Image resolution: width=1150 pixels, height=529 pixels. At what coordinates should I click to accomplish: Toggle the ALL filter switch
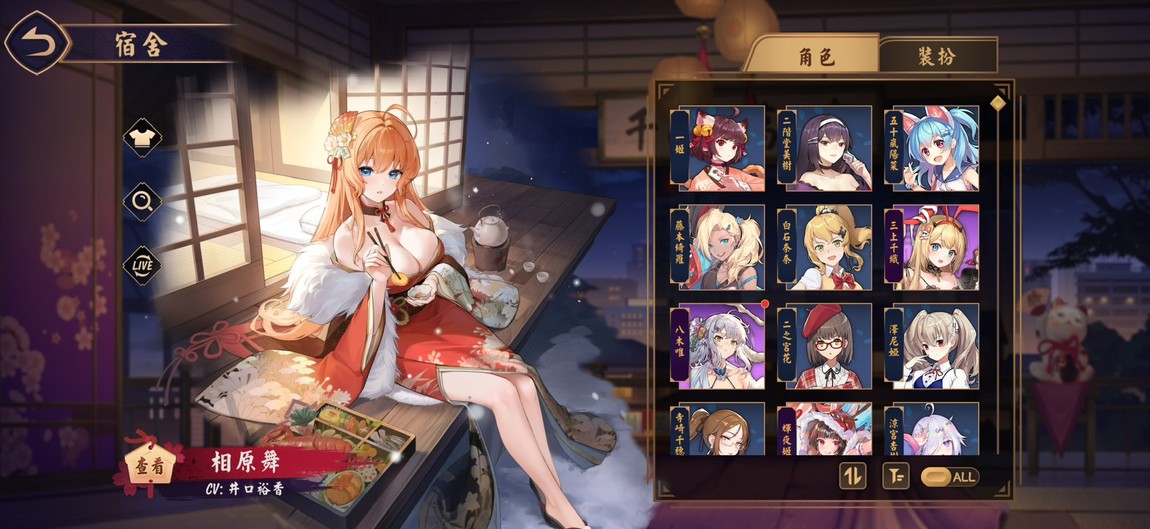949,477
